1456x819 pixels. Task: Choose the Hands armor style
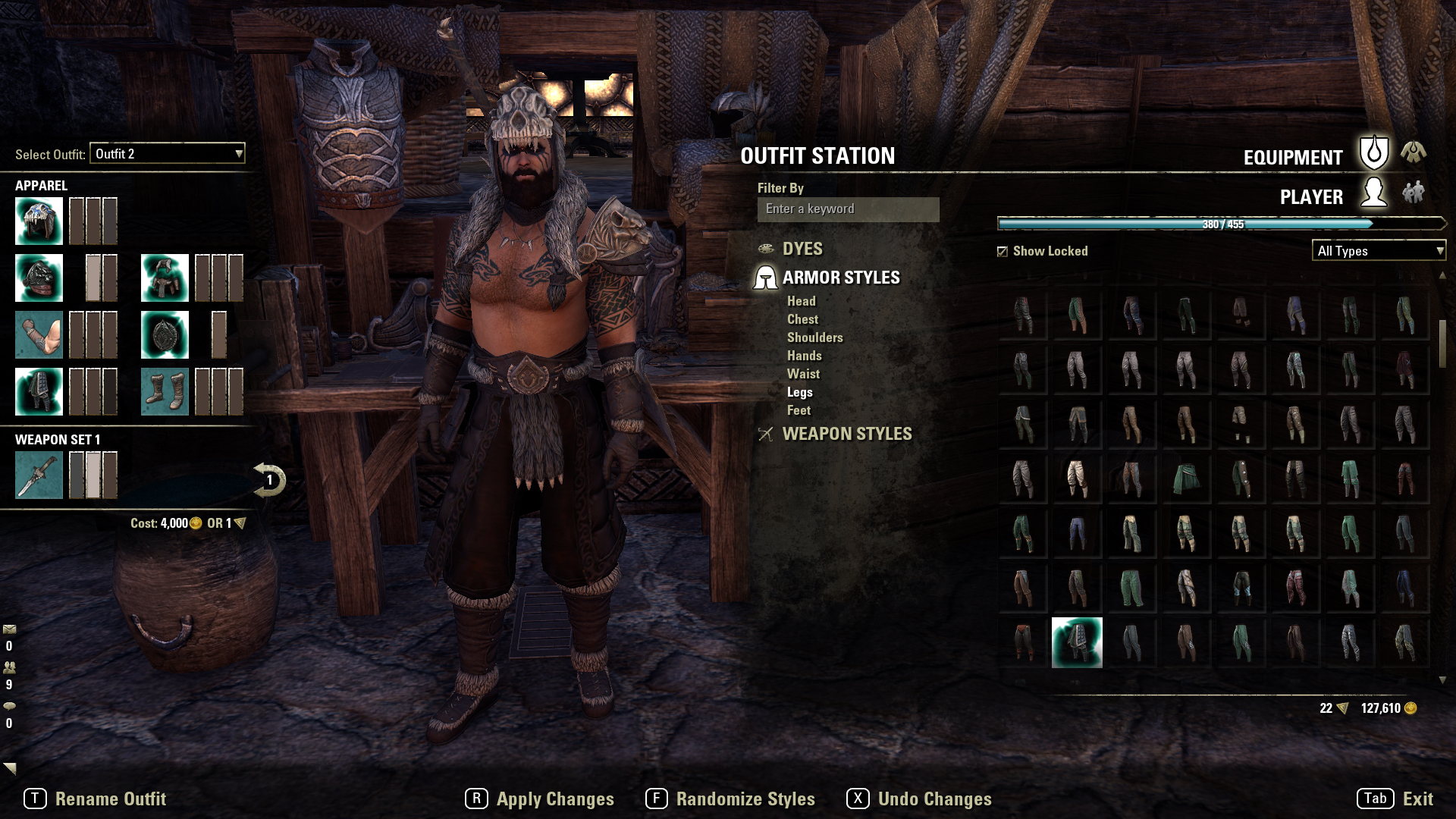tap(804, 356)
